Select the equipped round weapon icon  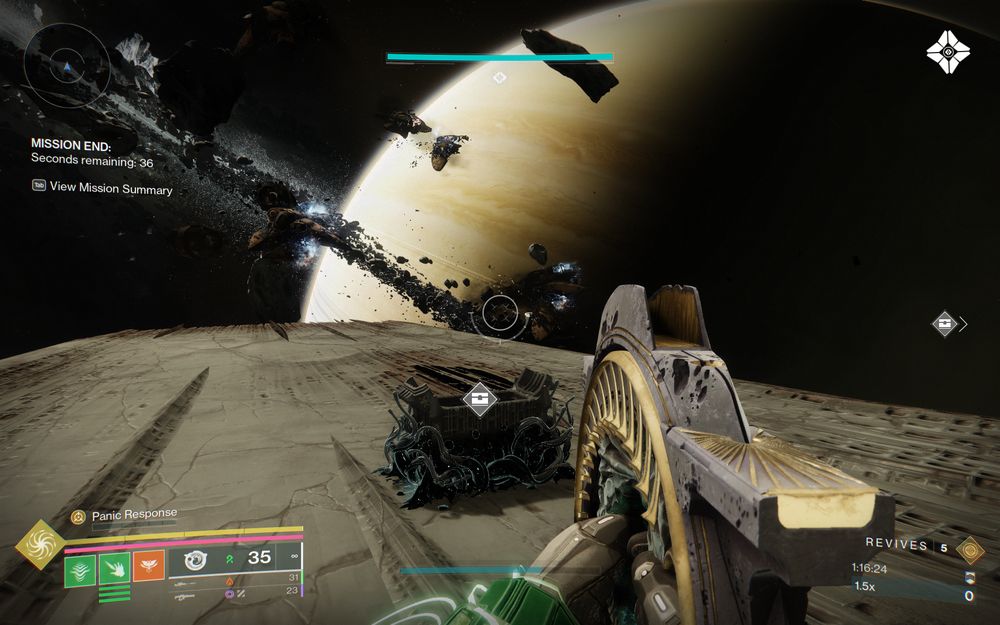[196, 559]
